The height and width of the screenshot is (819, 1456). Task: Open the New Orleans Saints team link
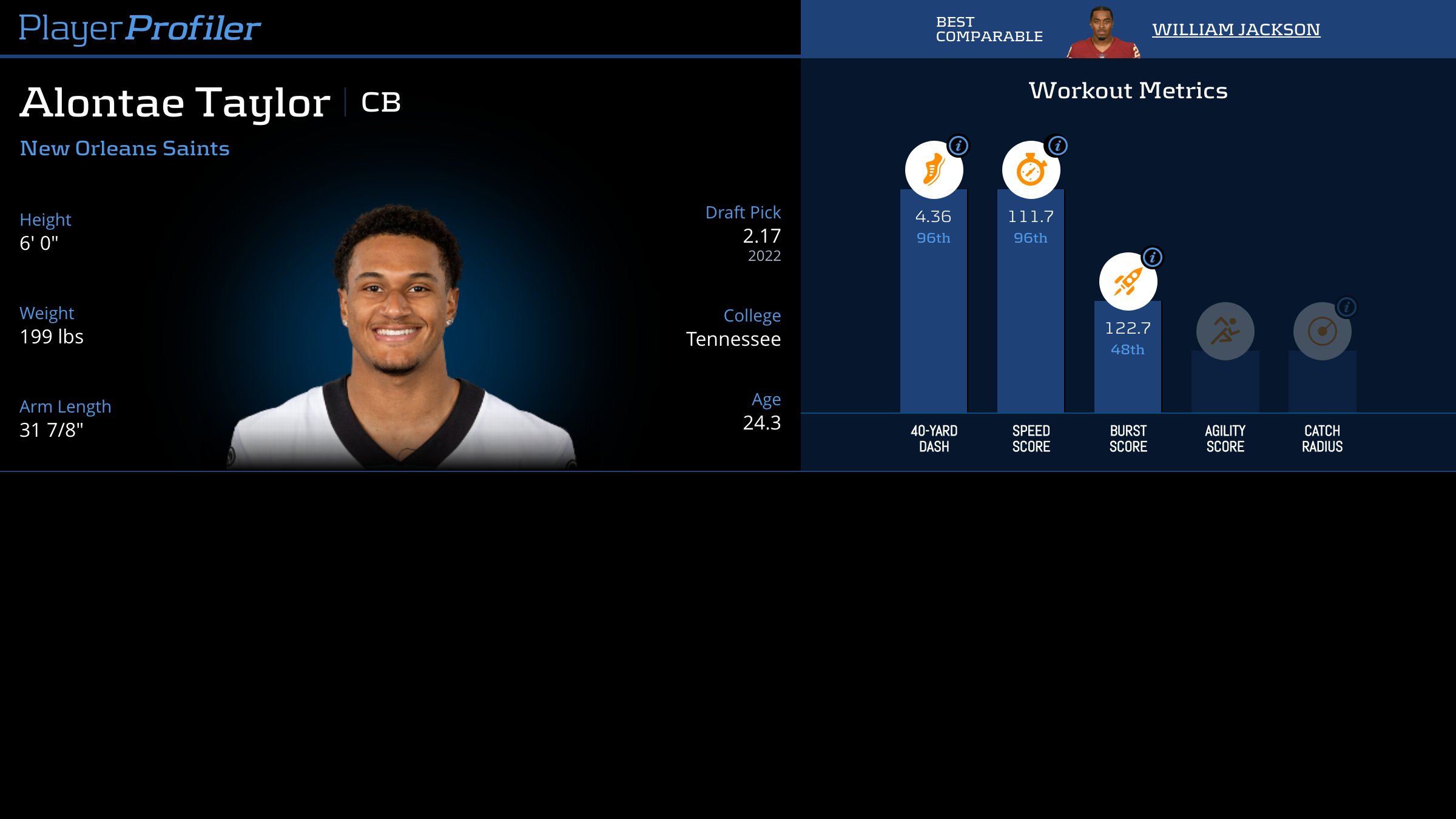pyautogui.click(x=124, y=149)
